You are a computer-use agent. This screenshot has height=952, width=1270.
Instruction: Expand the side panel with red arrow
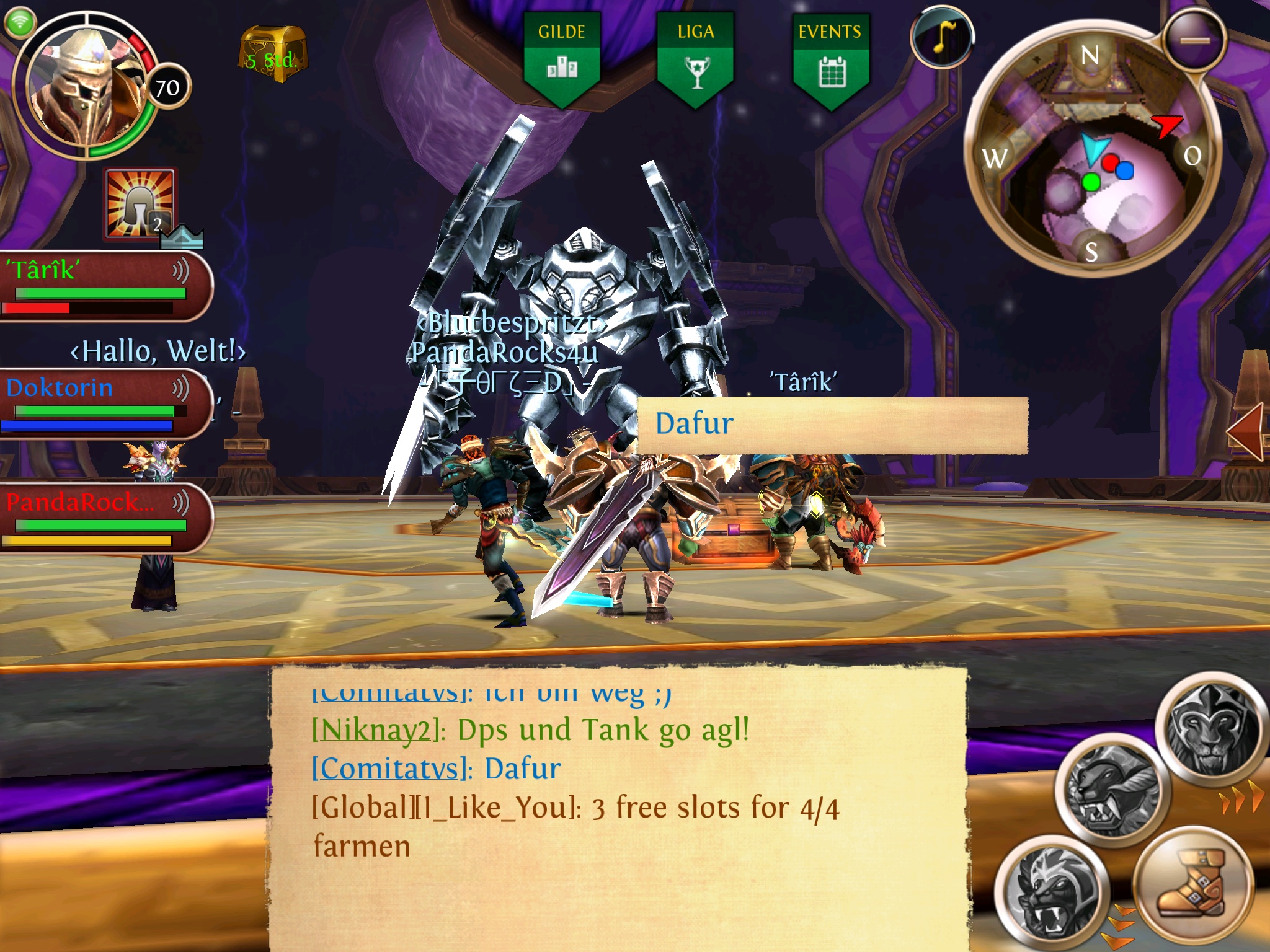(1245, 432)
